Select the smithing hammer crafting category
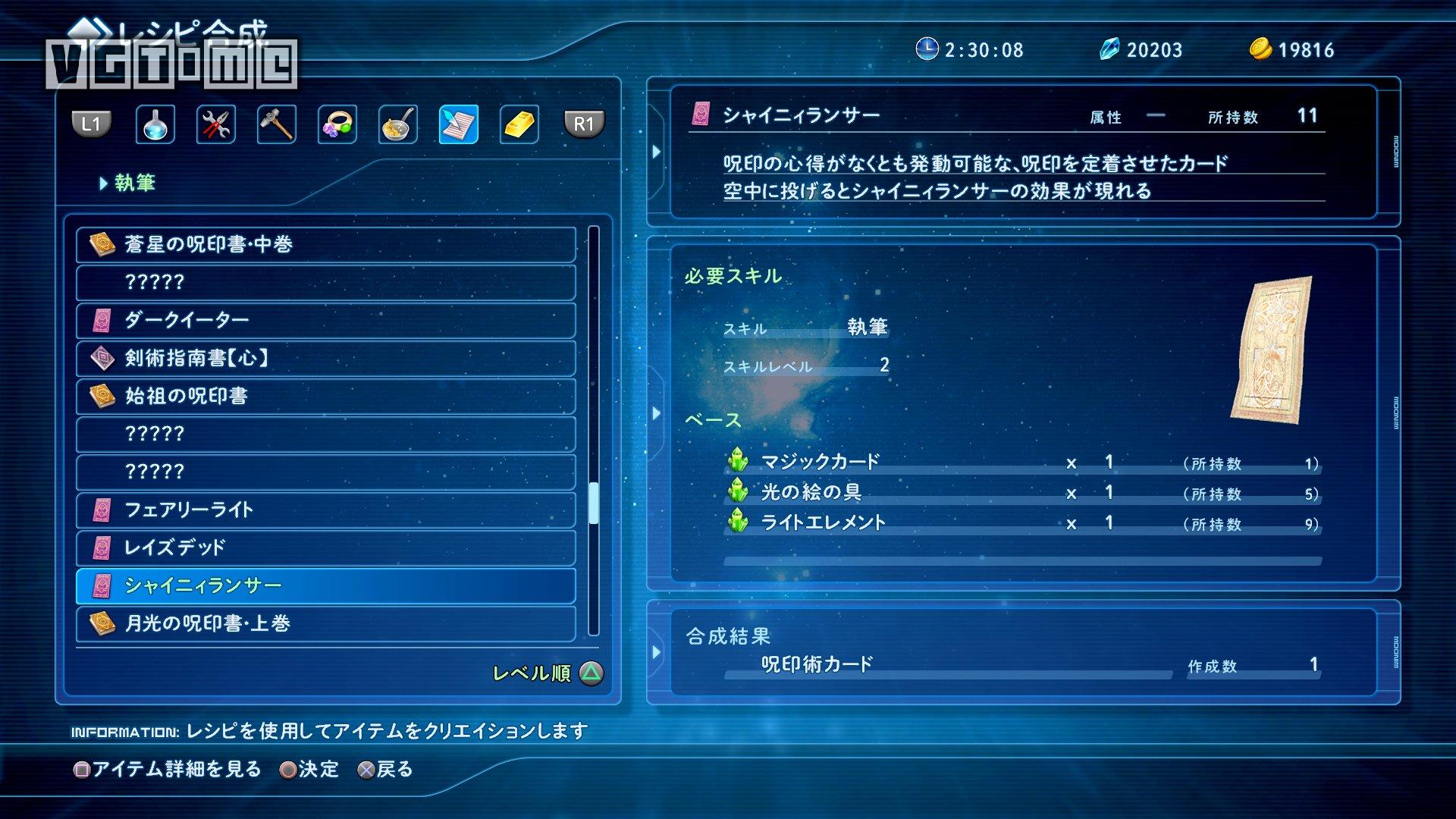This screenshot has width=1456, height=819. [277, 124]
